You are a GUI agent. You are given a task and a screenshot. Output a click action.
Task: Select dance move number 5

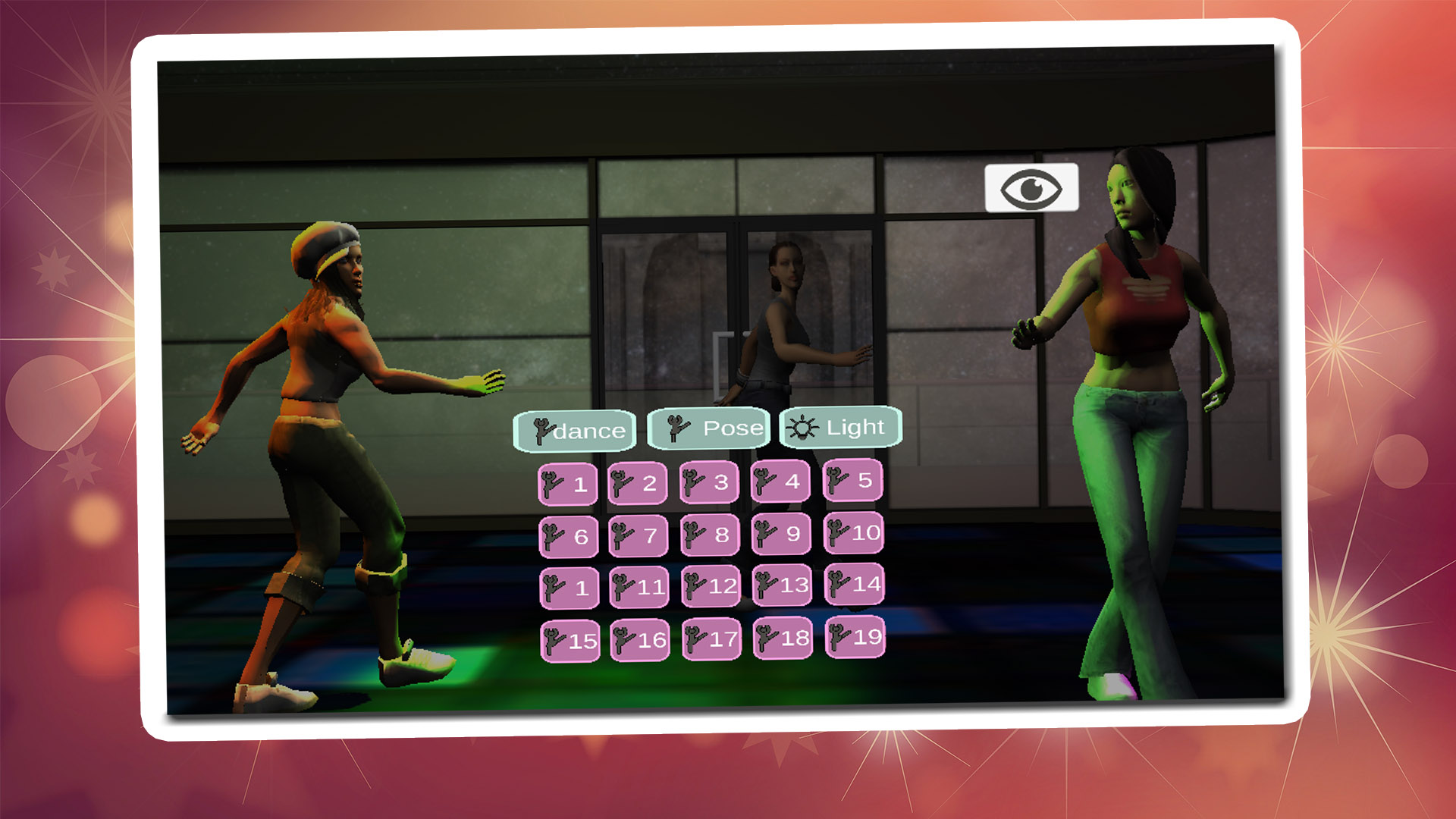854,482
